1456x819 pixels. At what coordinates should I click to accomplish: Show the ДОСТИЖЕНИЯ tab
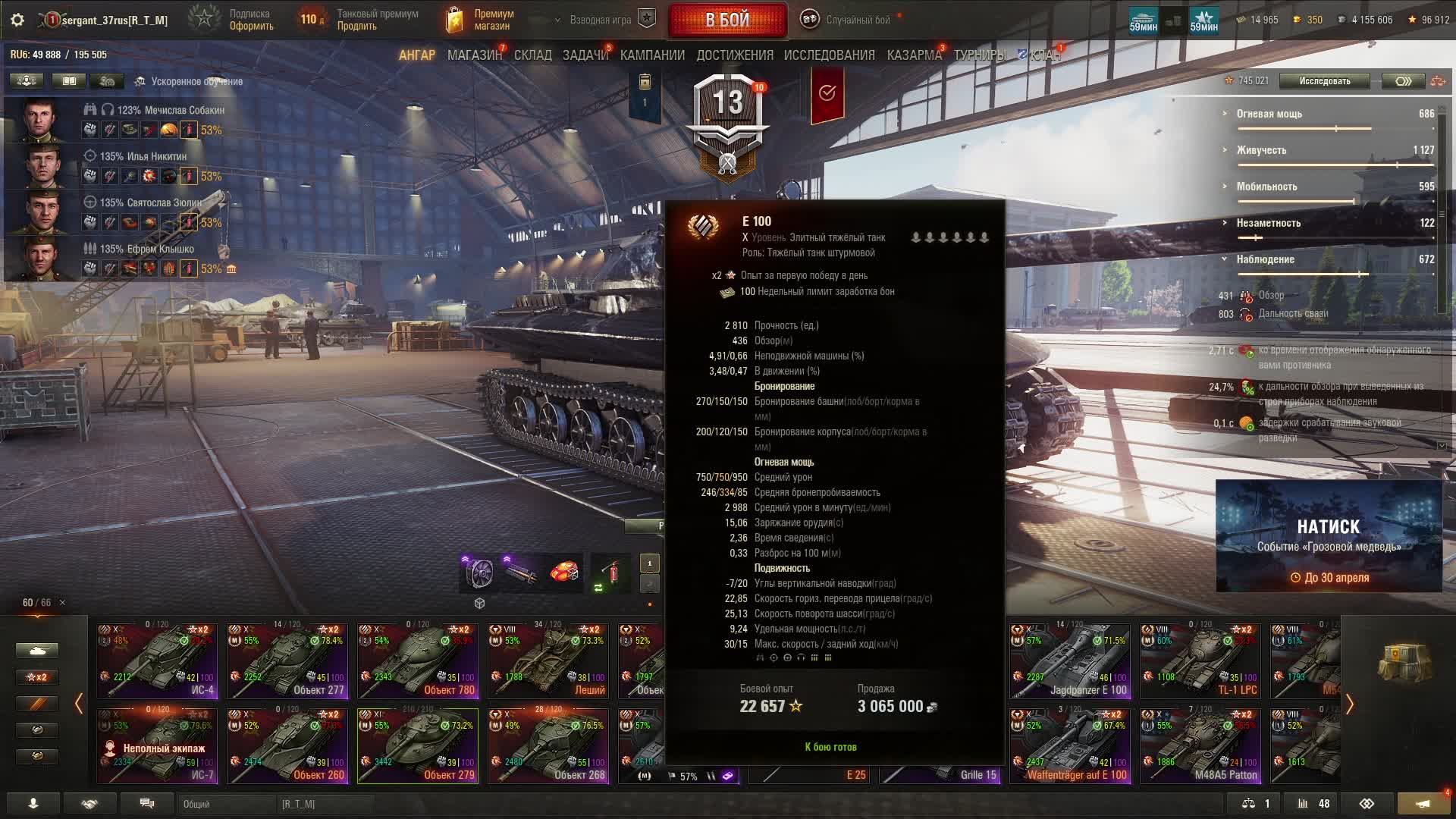(734, 55)
